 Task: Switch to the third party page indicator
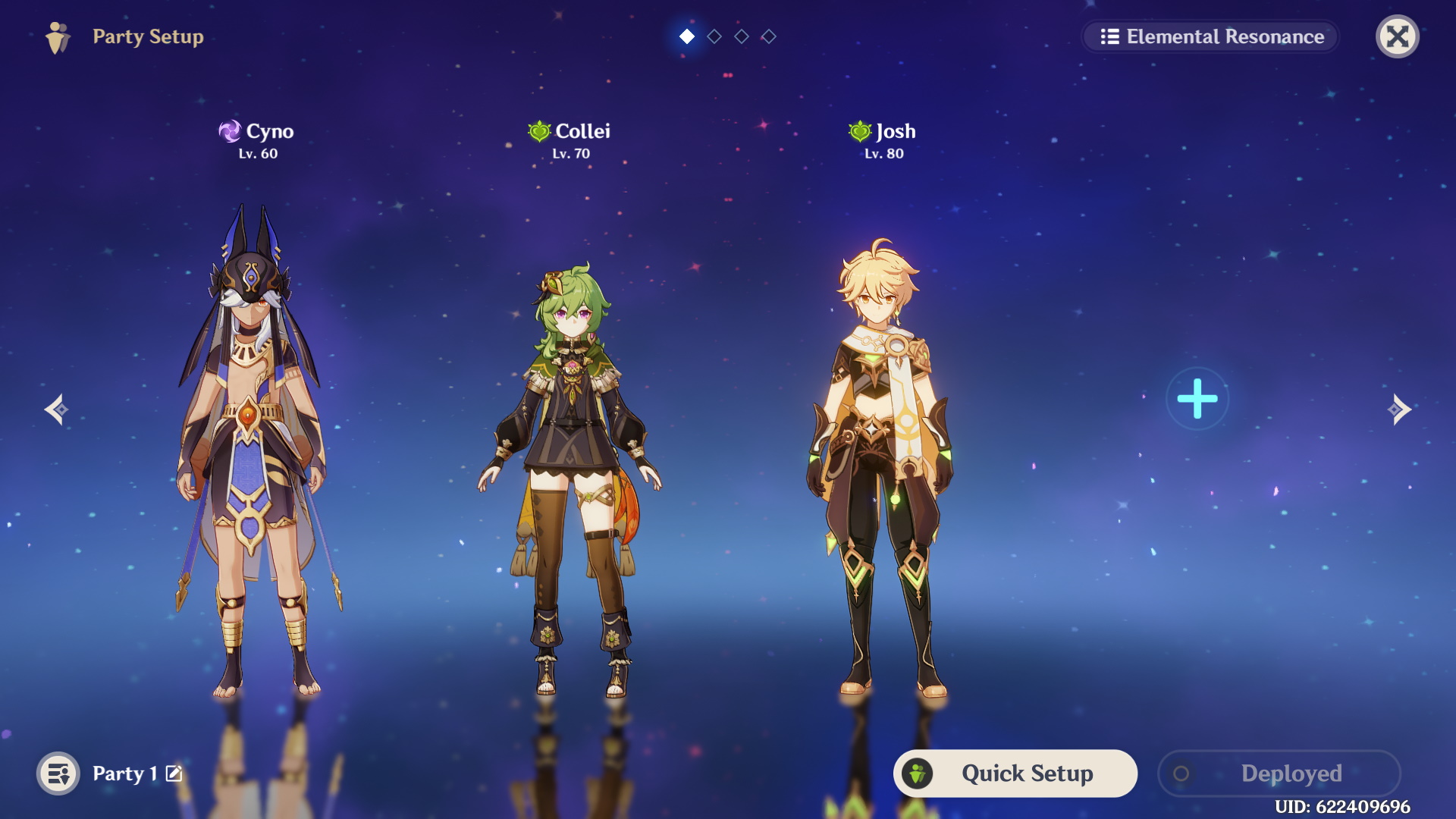(742, 36)
